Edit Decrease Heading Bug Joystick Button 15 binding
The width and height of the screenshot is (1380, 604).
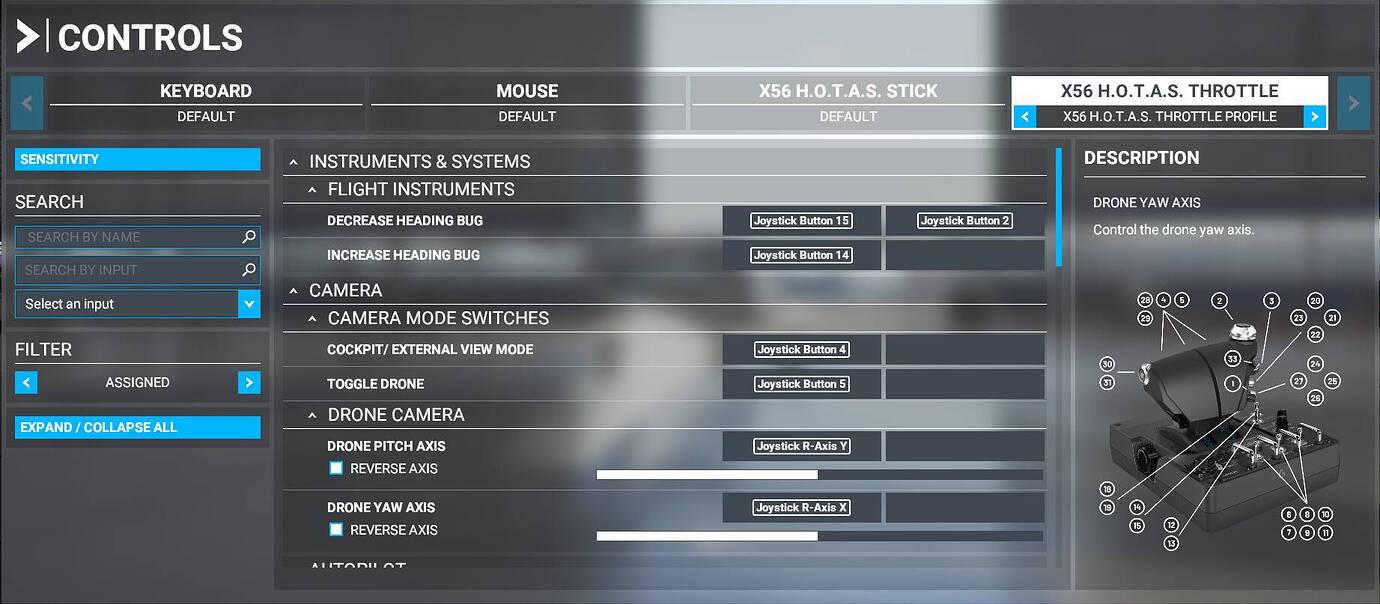click(x=801, y=221)
